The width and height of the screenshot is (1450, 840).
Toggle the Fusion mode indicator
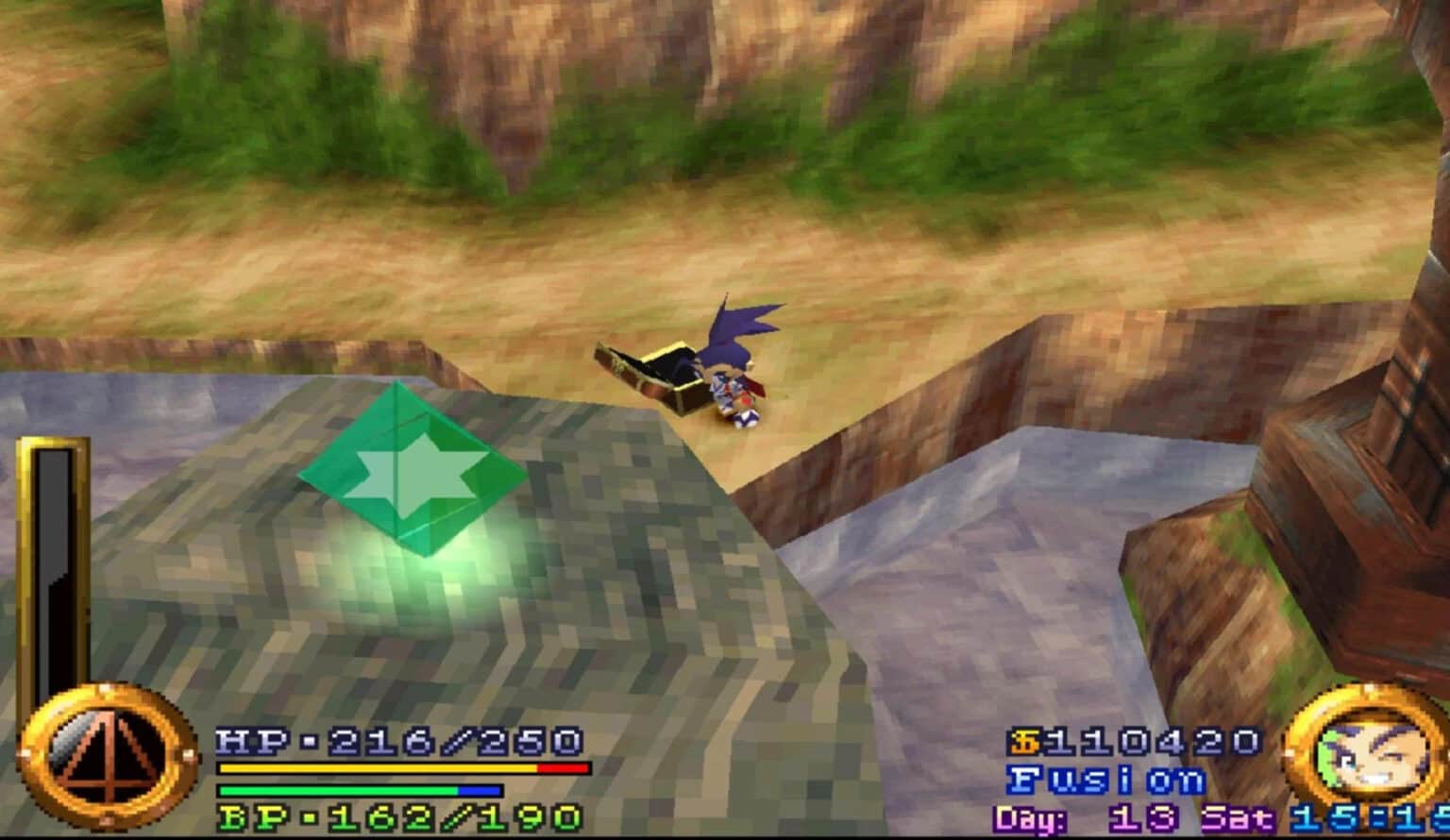pyautogui.click(x=1104, y=781)
